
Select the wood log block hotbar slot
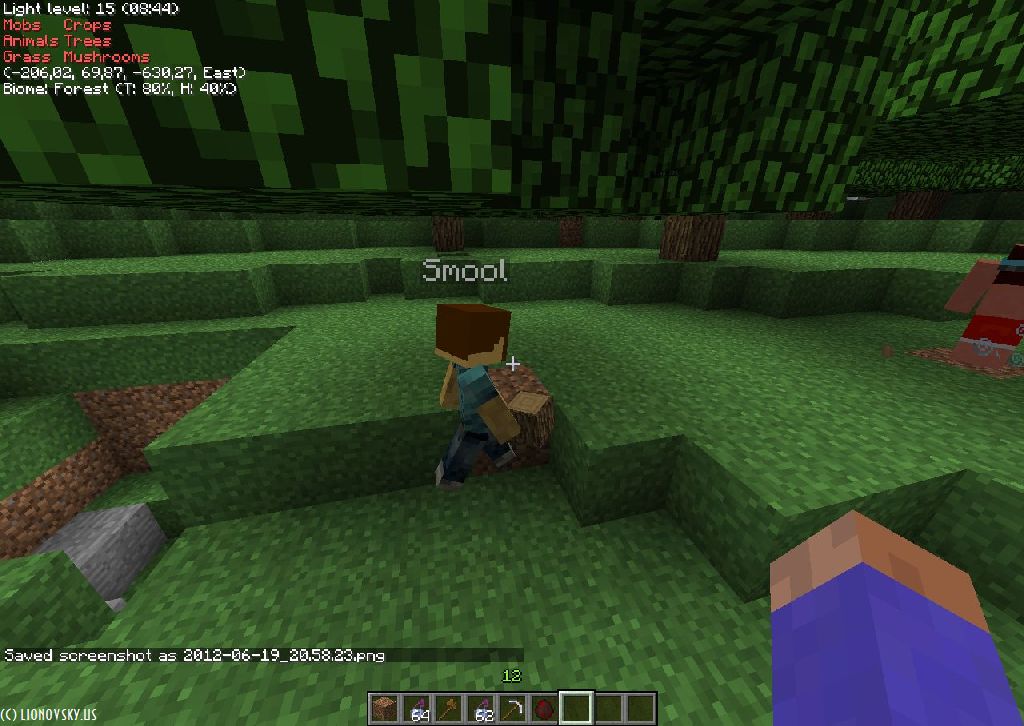pos(383,708)
